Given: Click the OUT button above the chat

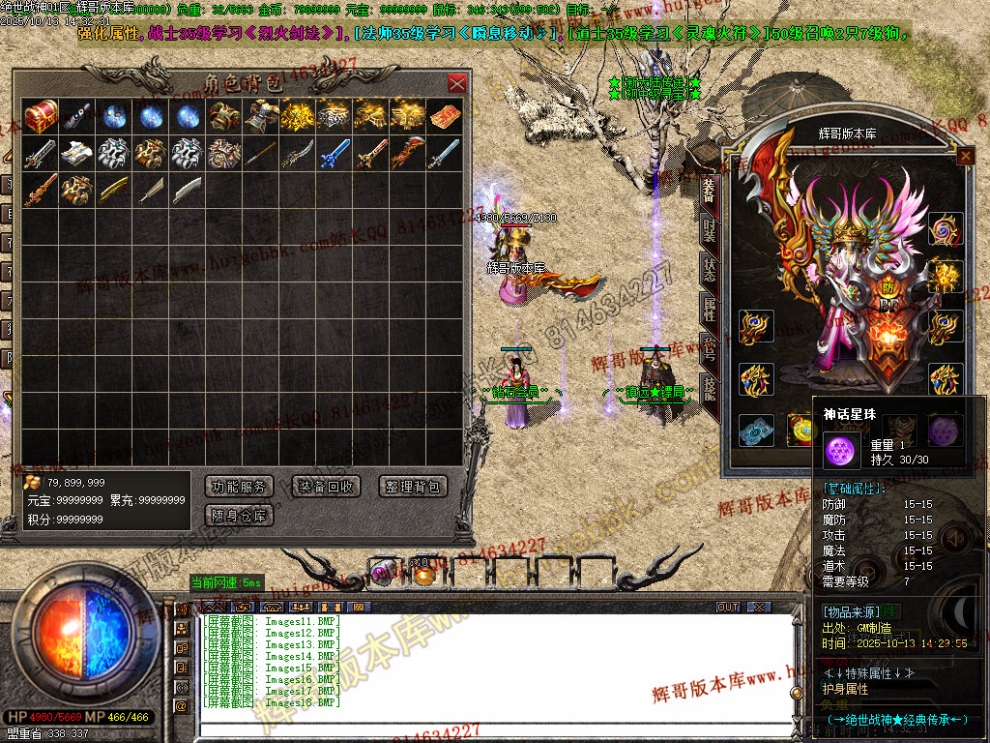Looking at the screenshot, I should (x=728, y=607).
